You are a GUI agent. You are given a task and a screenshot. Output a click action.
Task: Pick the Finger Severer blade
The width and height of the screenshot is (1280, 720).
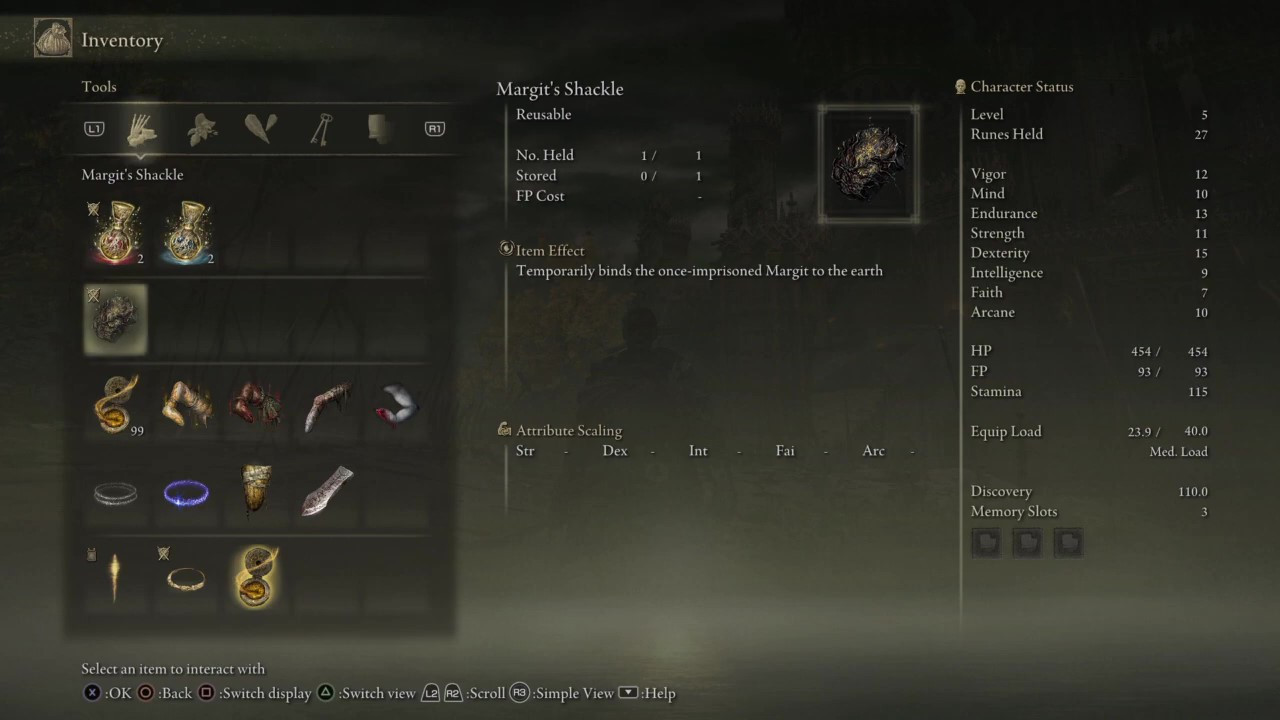tap(327, 490)
